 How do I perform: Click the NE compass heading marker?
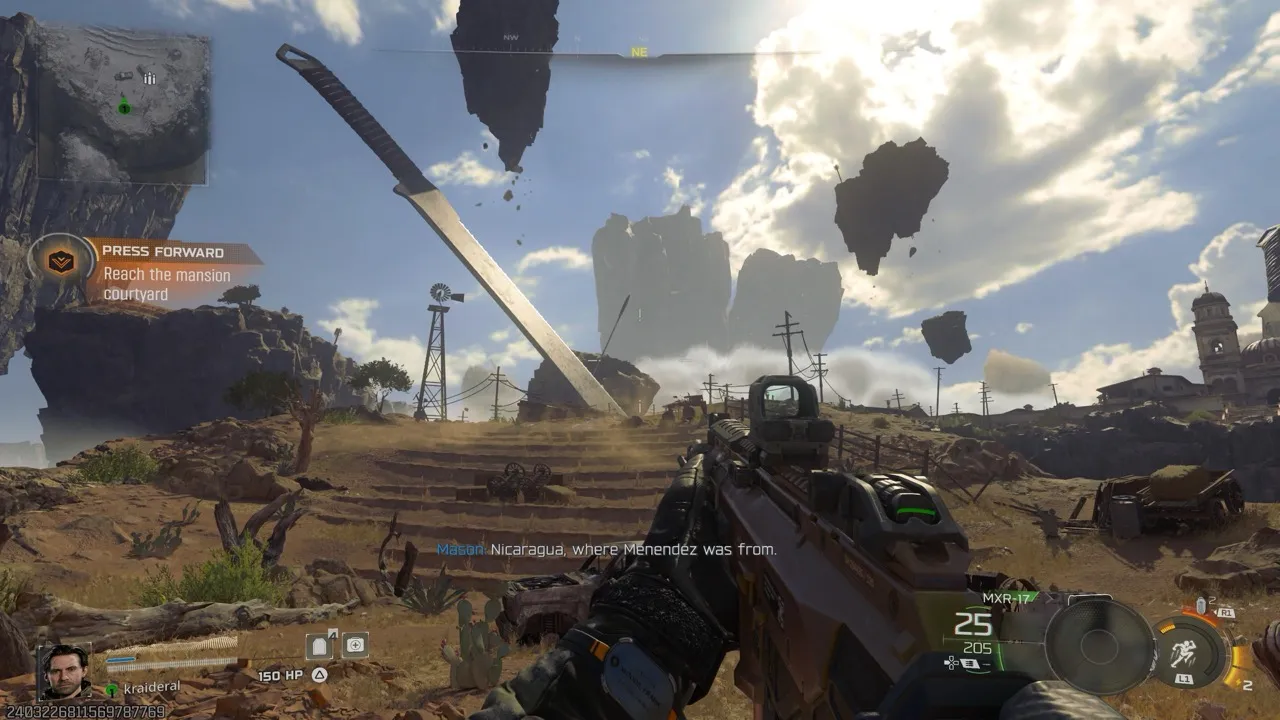[640, 52]
